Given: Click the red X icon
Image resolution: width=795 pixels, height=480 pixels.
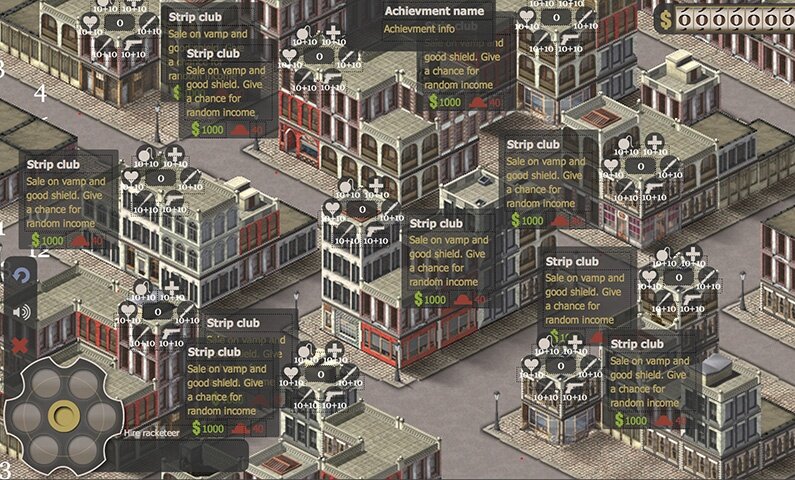Looking at the screenshot, I should point(20,346).
